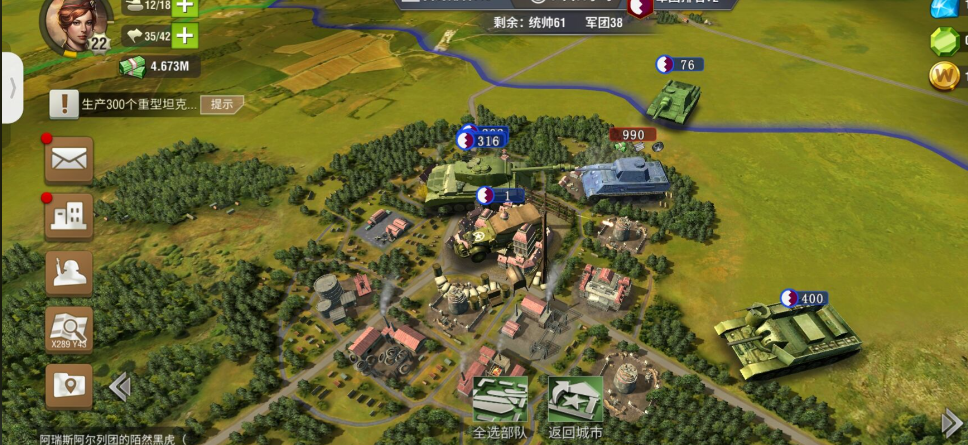
Task: Open the green gem resource icon
Action: [x=944, y=41]
